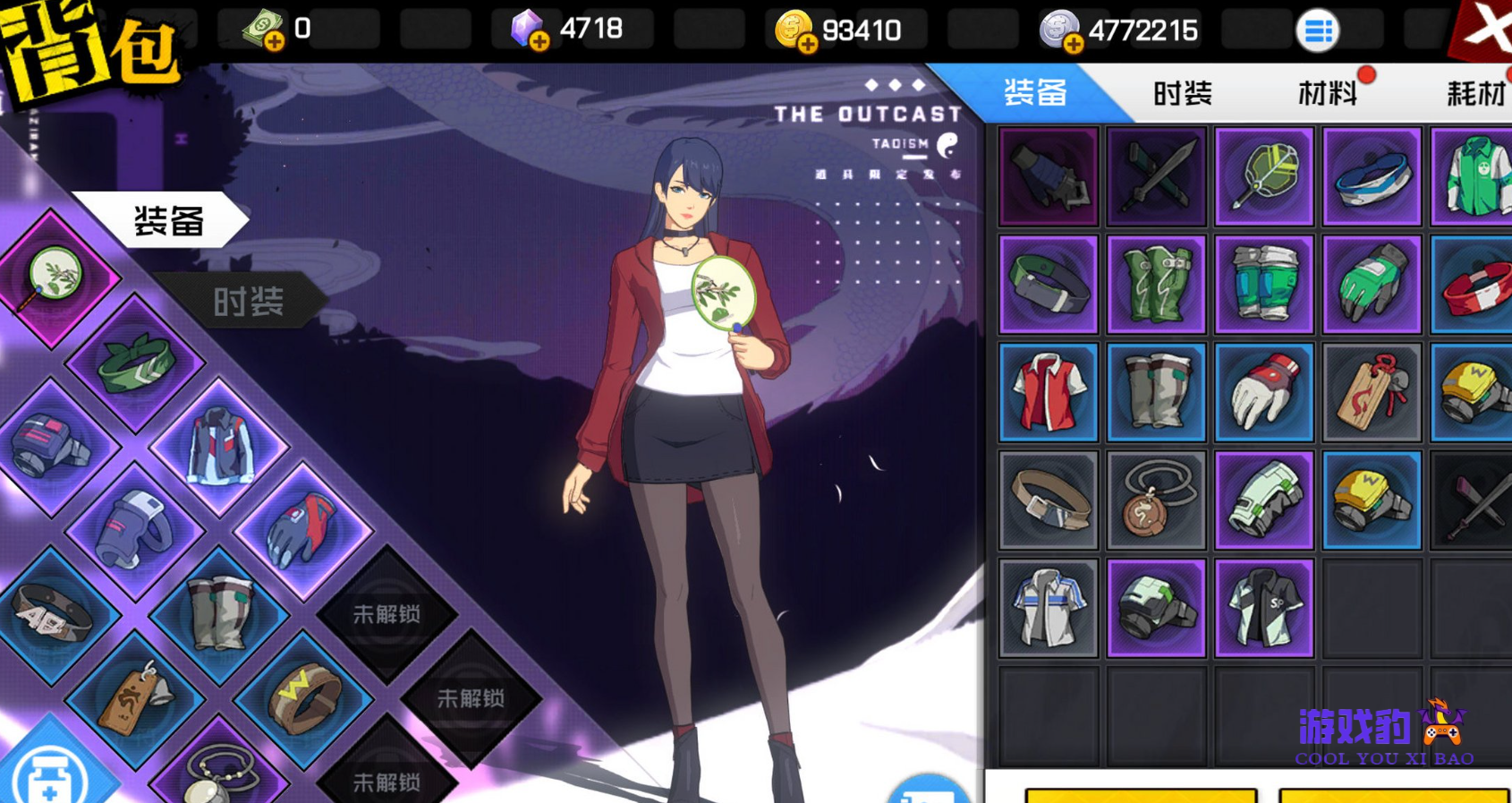
Task: Open the blue list menu icon
Action: point(1317,30)
